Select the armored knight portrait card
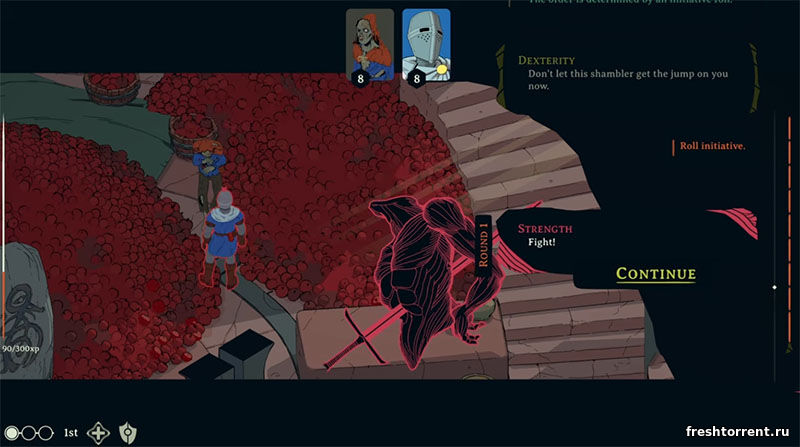Image resolution: width=800 pixels, height=447 pixels. (426, 42)
